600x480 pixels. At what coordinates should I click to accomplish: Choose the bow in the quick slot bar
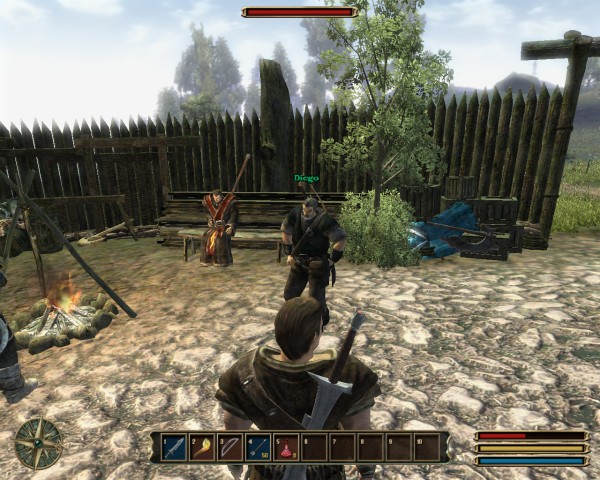click(230, 447)
